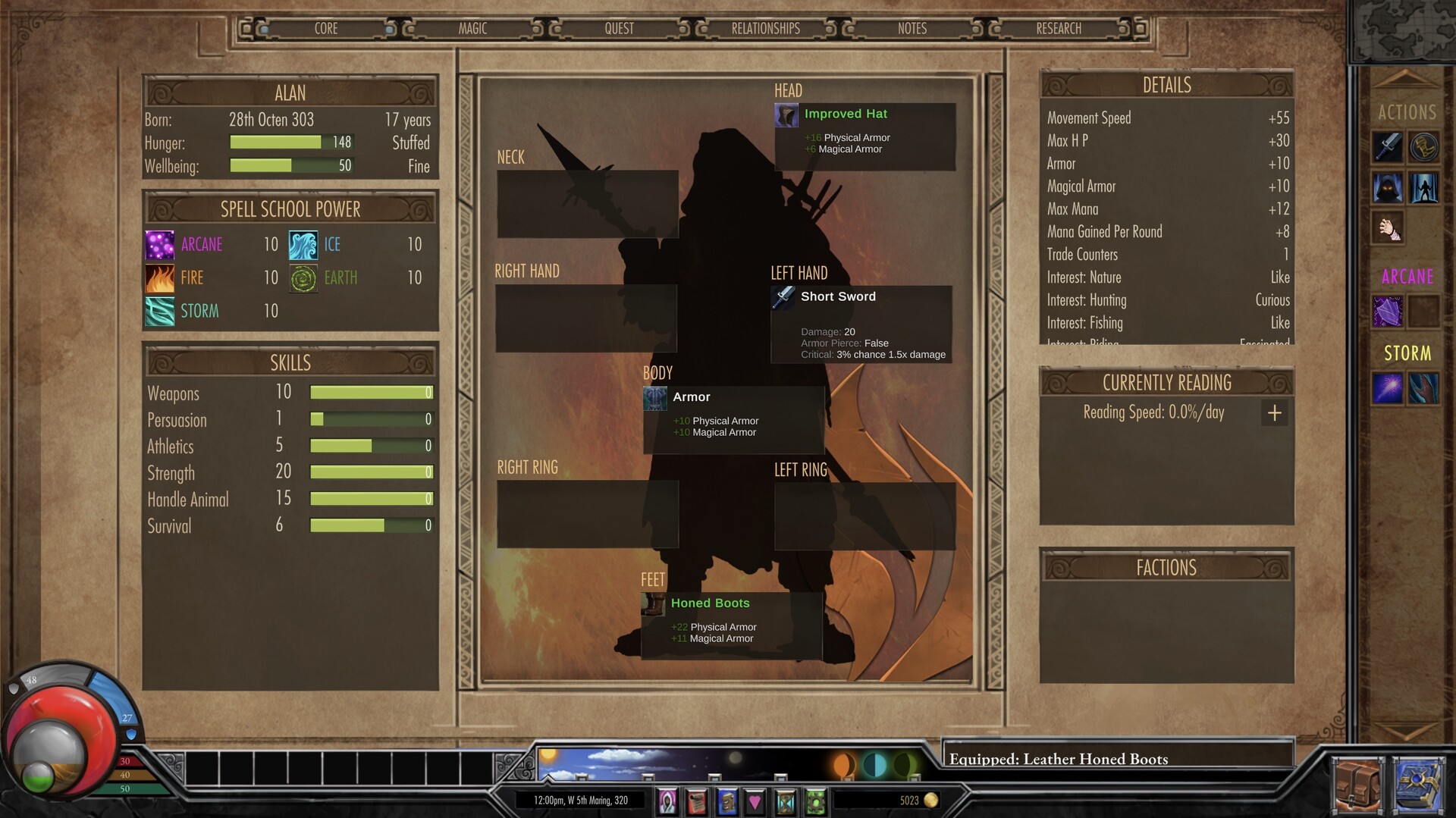Image resolution: width=1456 pixels, height=818 pixels.
Task: Select the sword attack action
Action: [x=1388, y=148]
